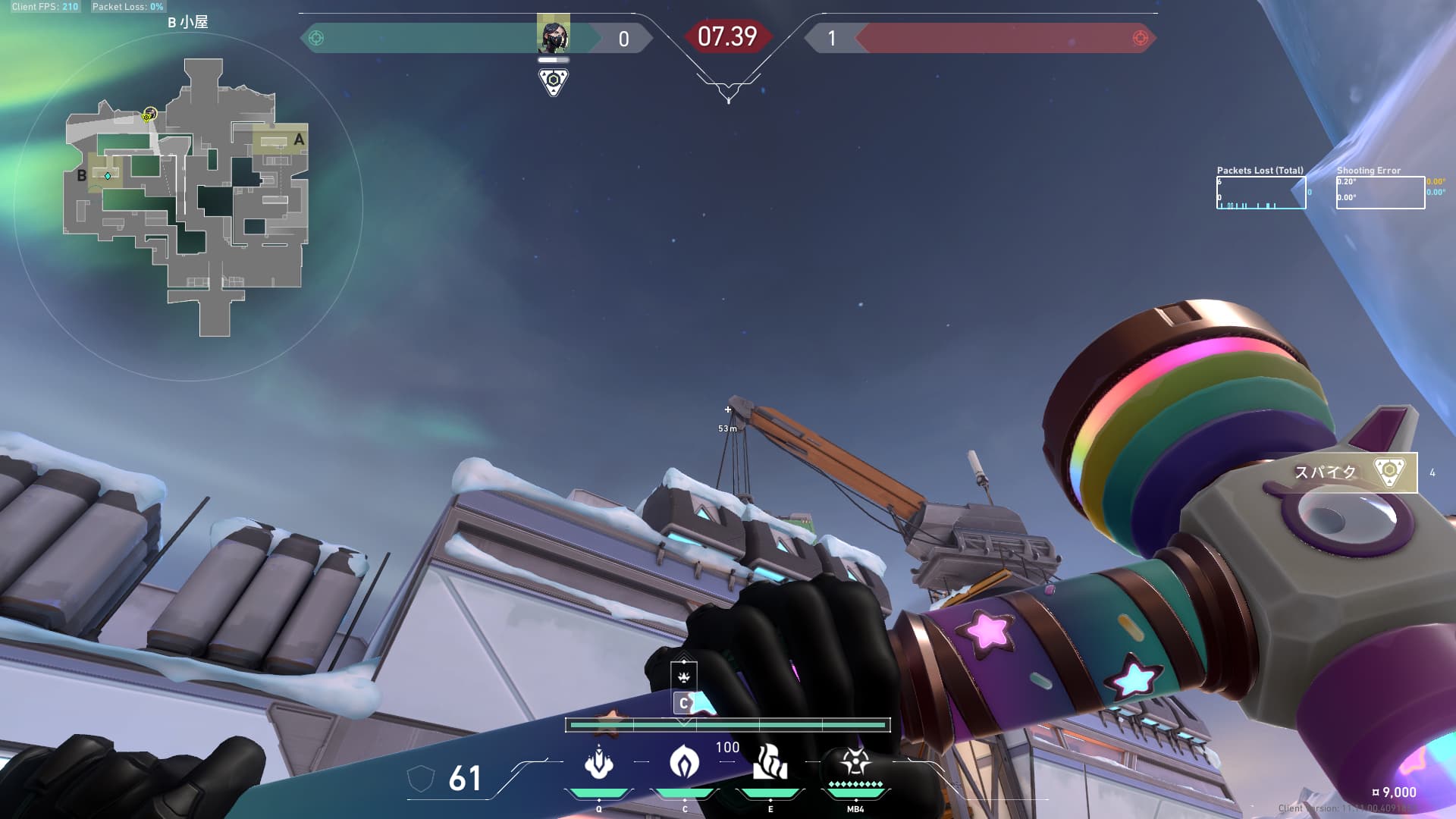Activate the wall-shaped E ability icon

770,762
